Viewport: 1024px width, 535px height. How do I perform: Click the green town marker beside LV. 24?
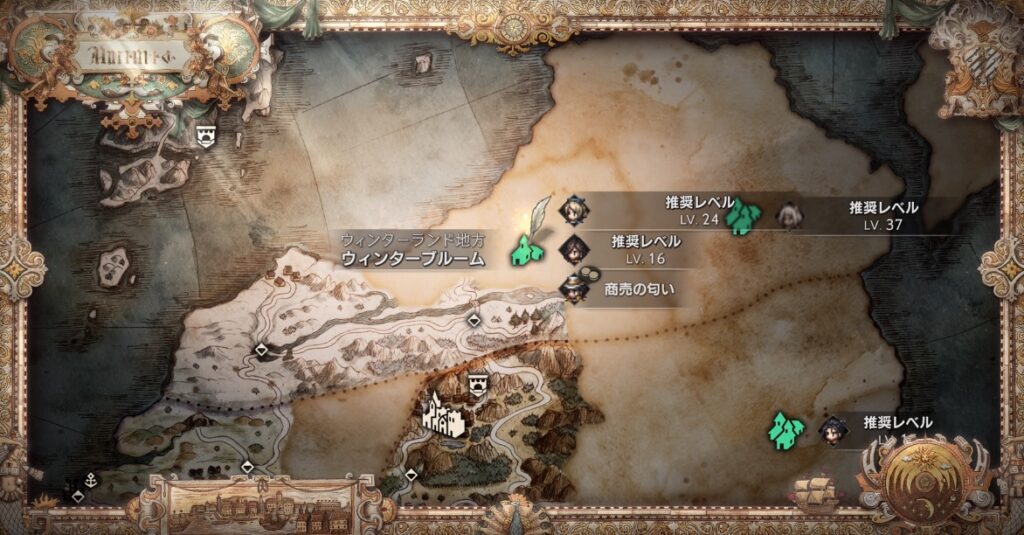click(742, 216)
